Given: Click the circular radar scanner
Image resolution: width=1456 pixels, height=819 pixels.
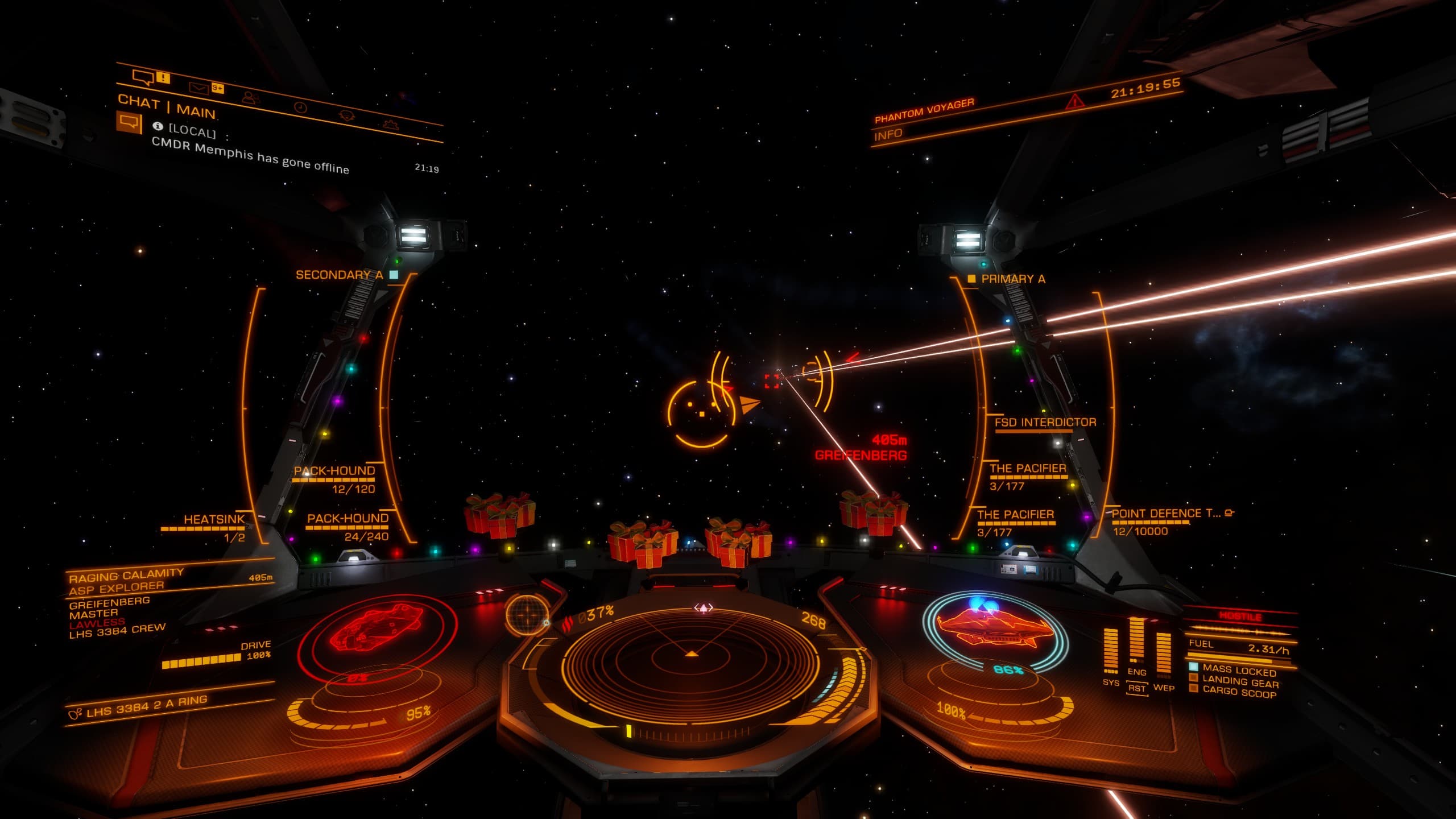Looking at the screenshot, I should click(691, 660).
